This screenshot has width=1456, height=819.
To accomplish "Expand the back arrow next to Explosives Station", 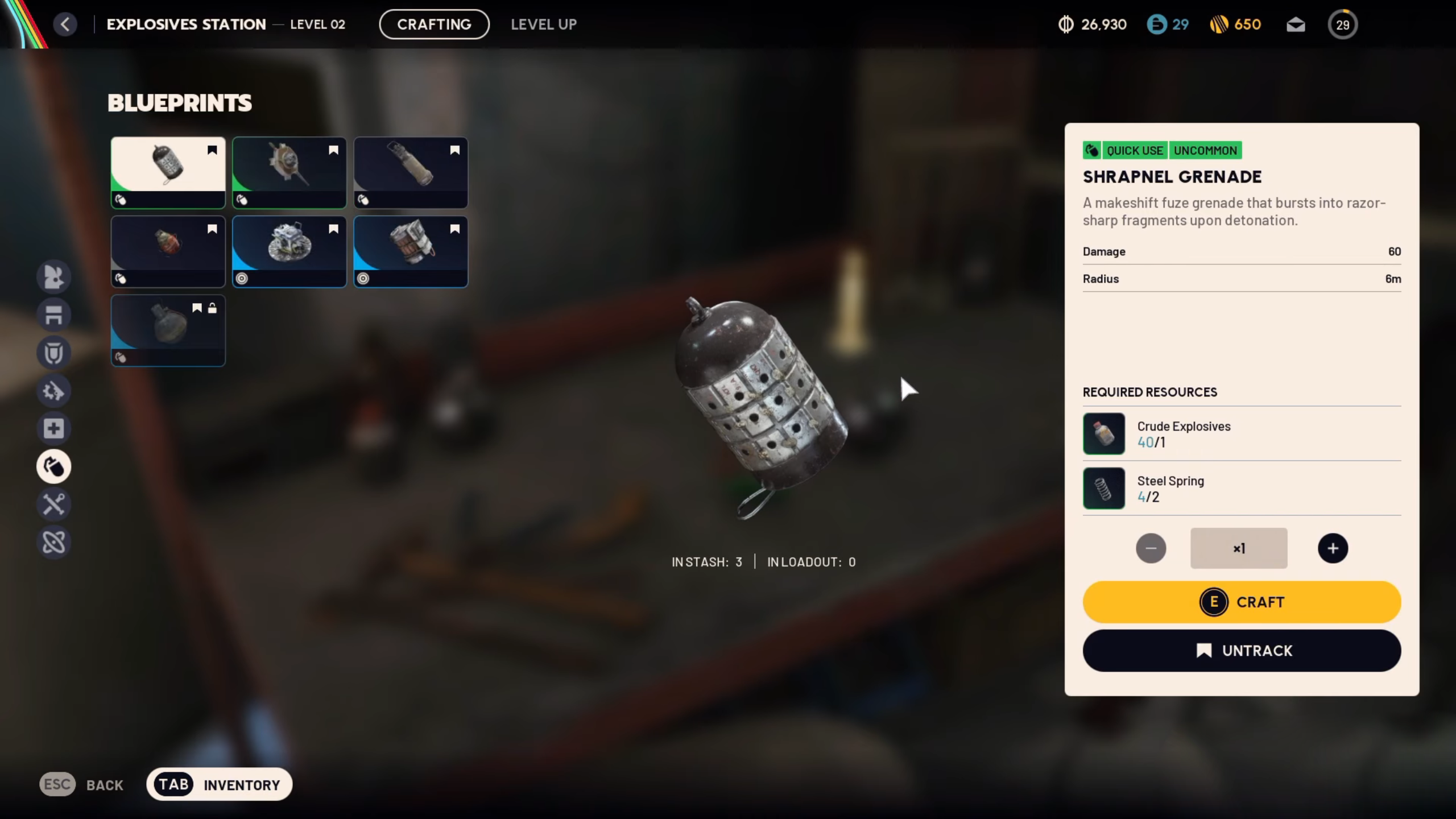I will 65,24.
